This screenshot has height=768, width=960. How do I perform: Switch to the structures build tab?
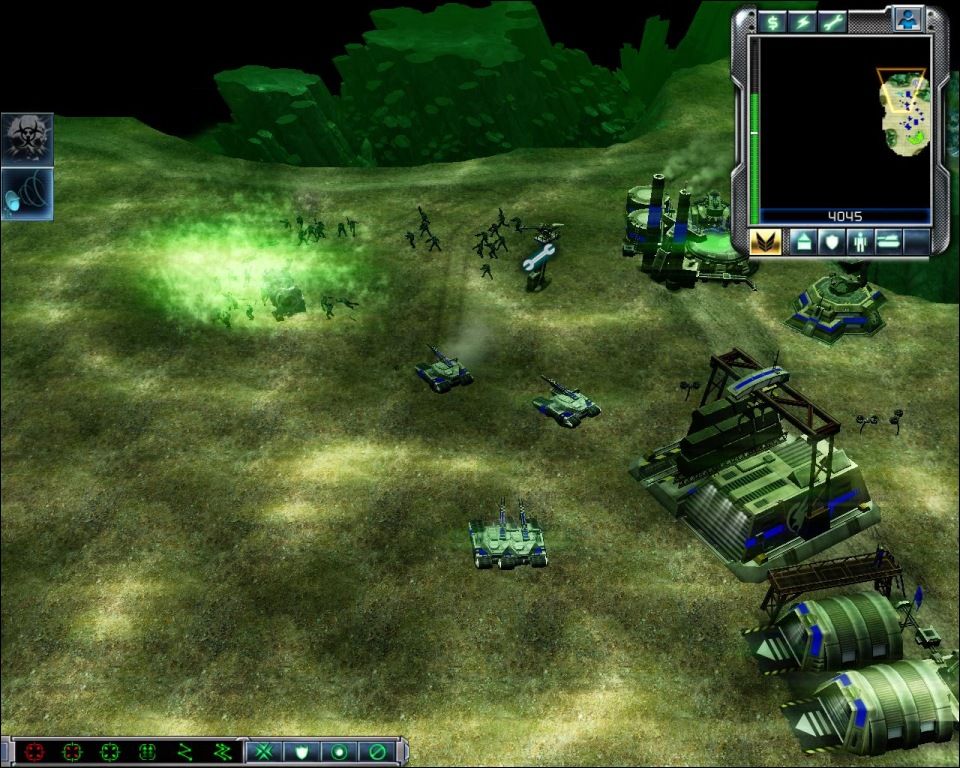[x=803, y=242]
